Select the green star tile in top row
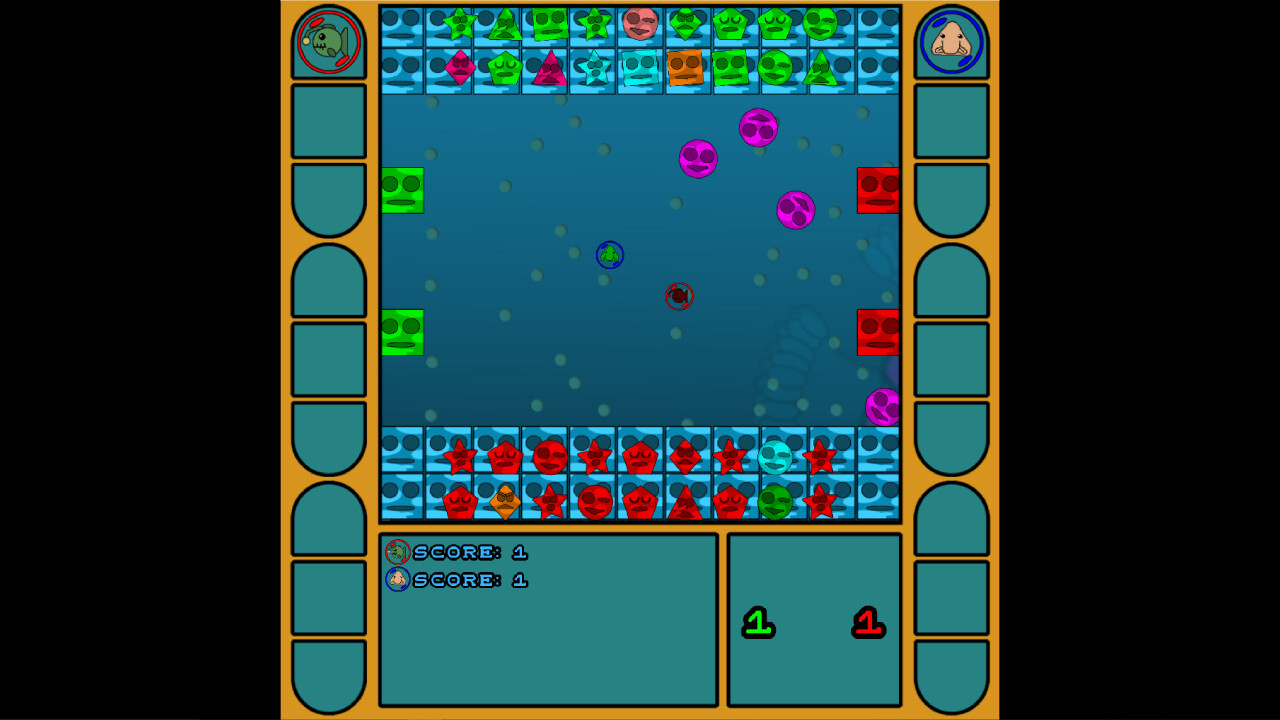The image size is (1280, 720). point(459,23)
